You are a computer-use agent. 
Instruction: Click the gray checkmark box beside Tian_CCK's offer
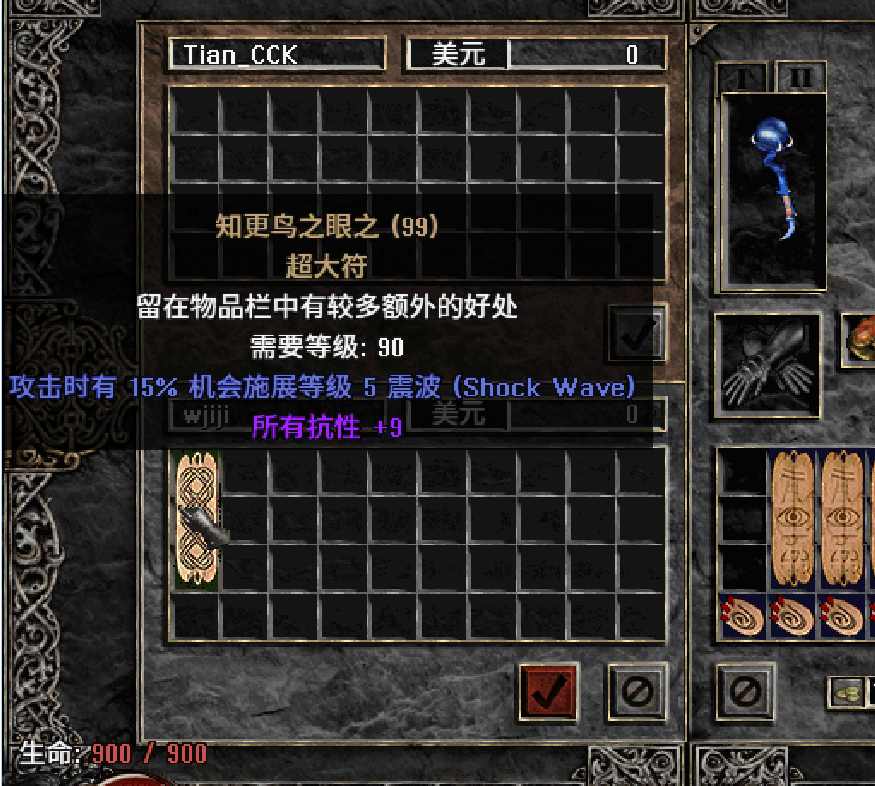637,335
